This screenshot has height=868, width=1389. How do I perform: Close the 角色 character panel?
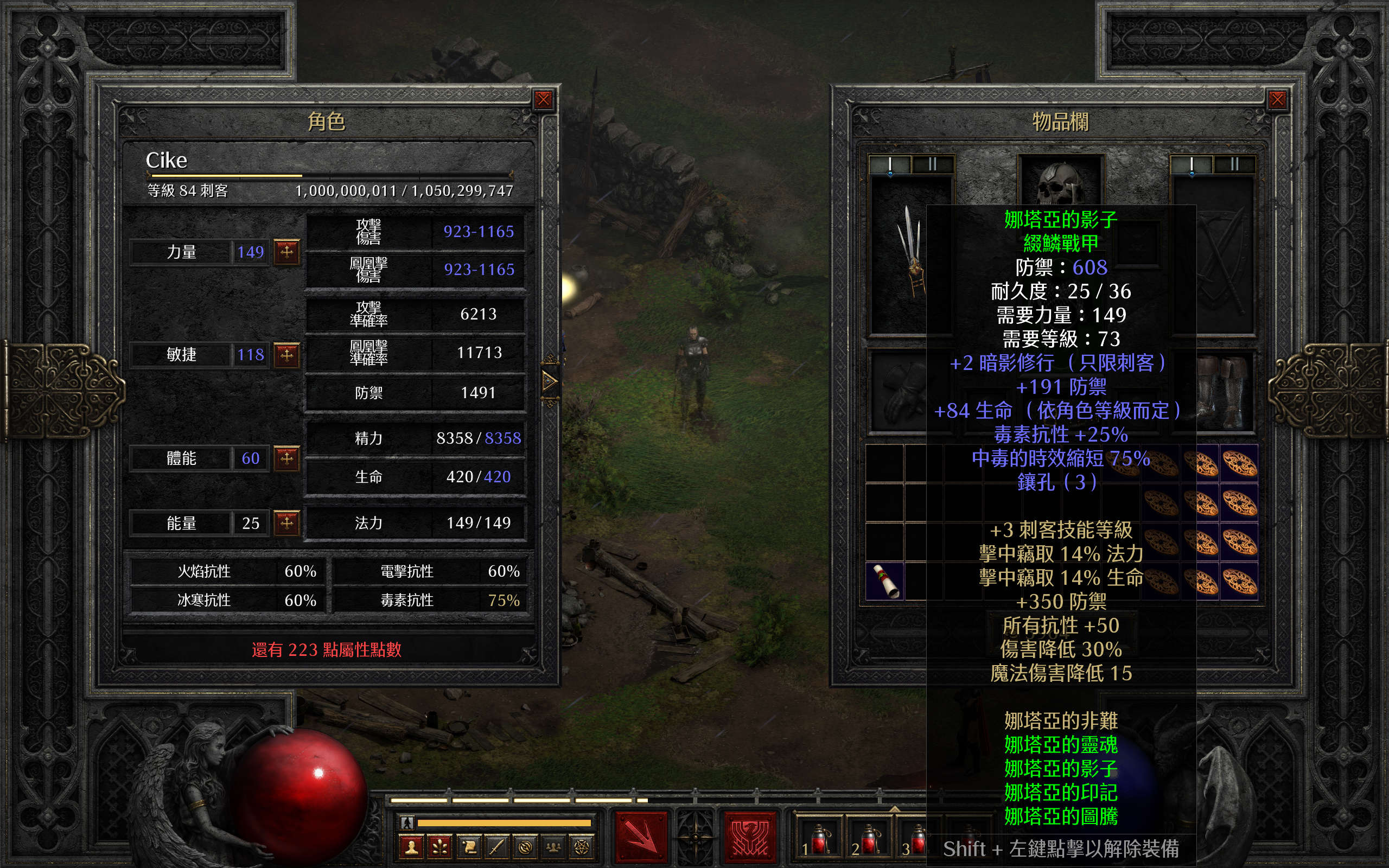[x=543, y=100]
